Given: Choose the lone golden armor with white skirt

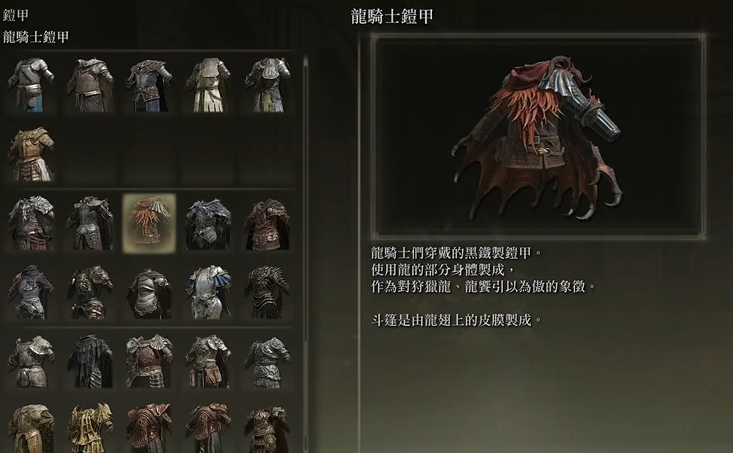Looking at the screenshot, I should pyautogui.click(x=32, y=151).
